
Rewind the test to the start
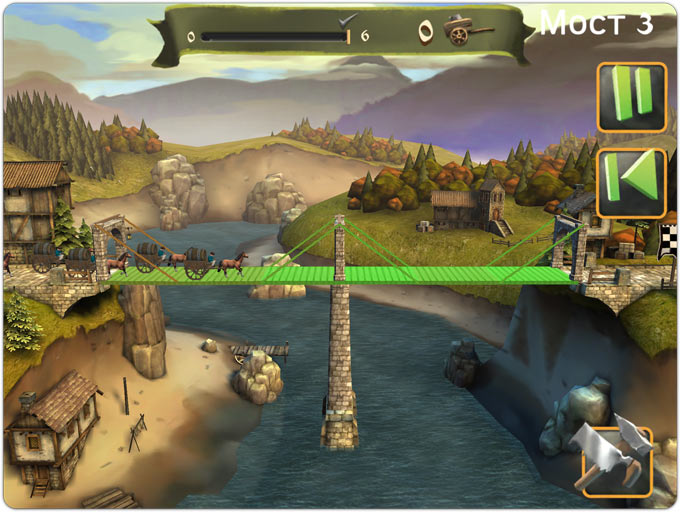[x=631, y=182]
